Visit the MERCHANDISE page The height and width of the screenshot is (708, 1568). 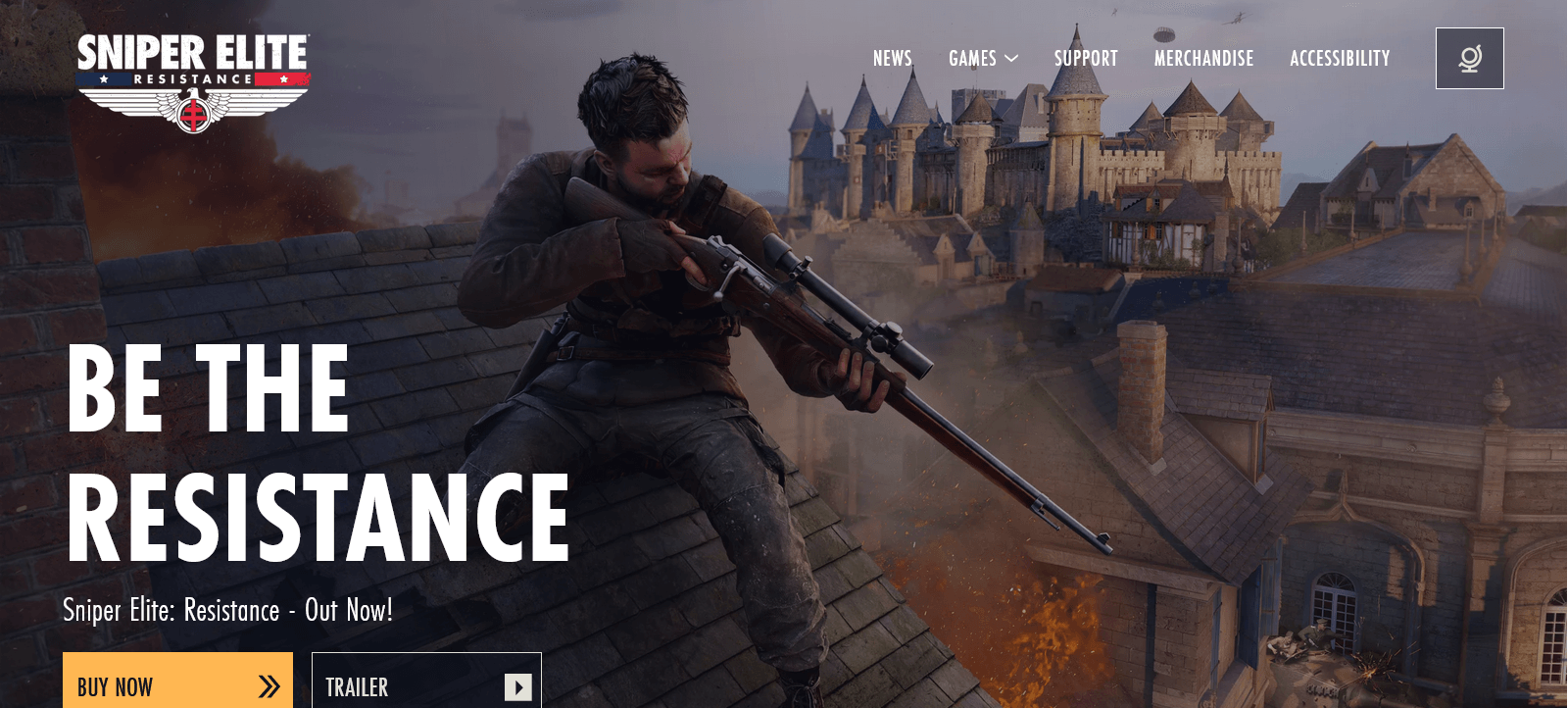tap(1204, 58)
